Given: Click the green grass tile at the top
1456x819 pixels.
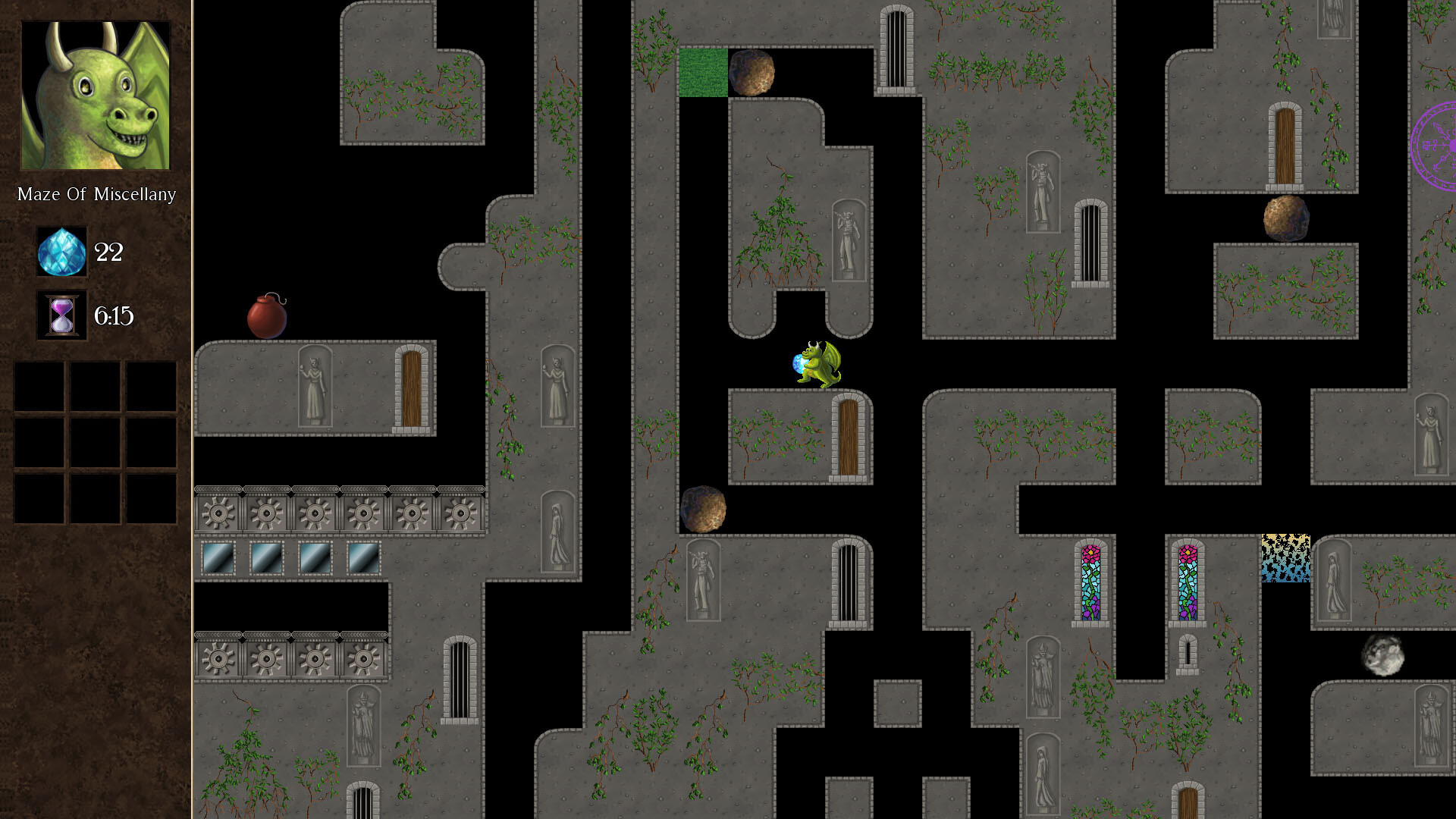Looking at the screenshot, I should (x=703, y=74).
